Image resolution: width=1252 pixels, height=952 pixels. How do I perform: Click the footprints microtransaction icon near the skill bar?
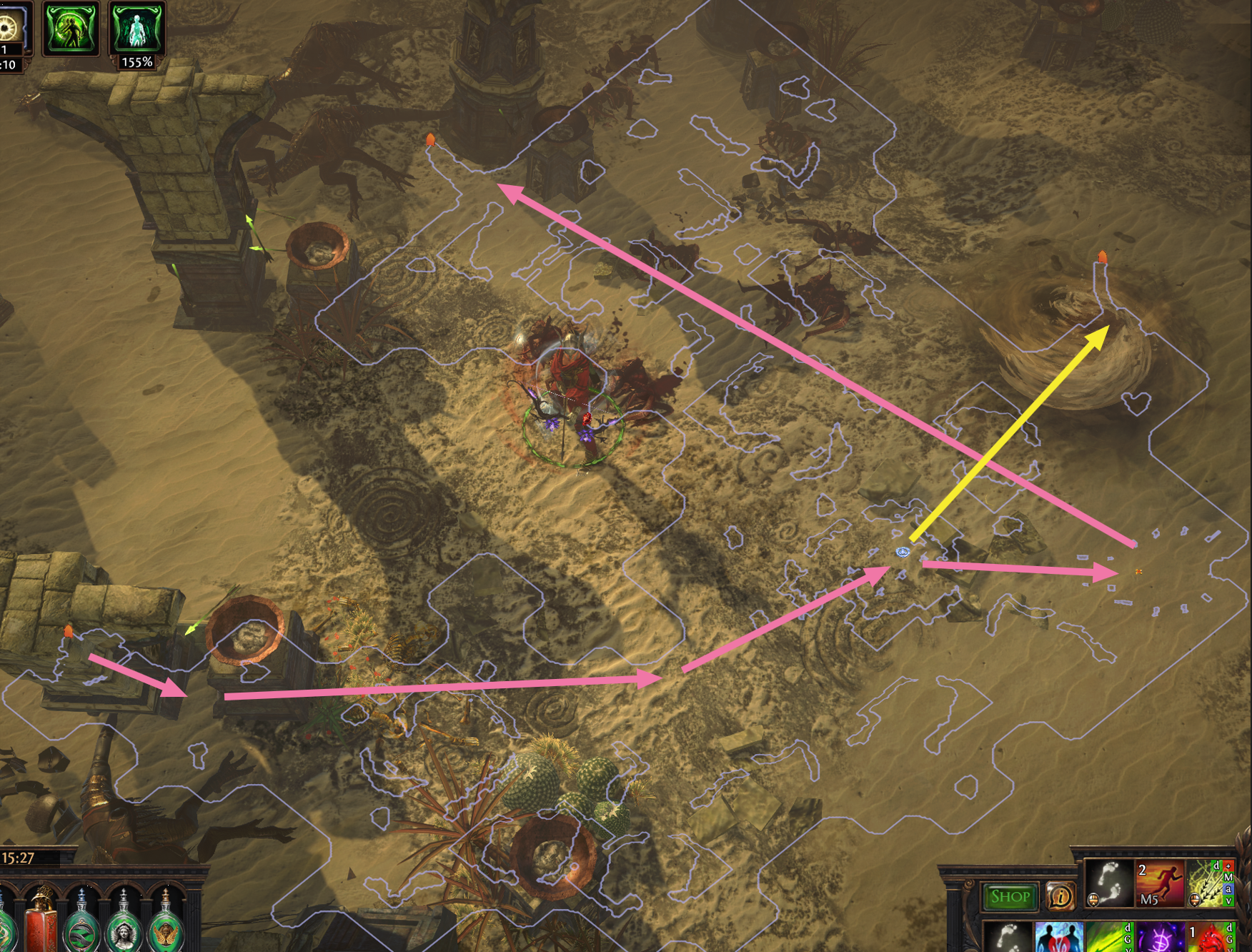tap(1112, 882)
